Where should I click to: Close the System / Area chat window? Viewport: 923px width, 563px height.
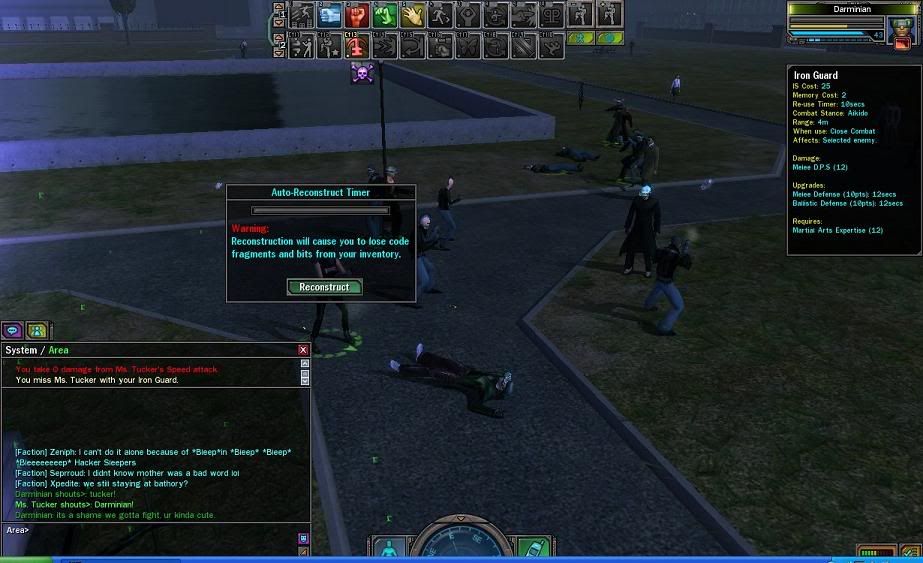click(x=303, y=350)
